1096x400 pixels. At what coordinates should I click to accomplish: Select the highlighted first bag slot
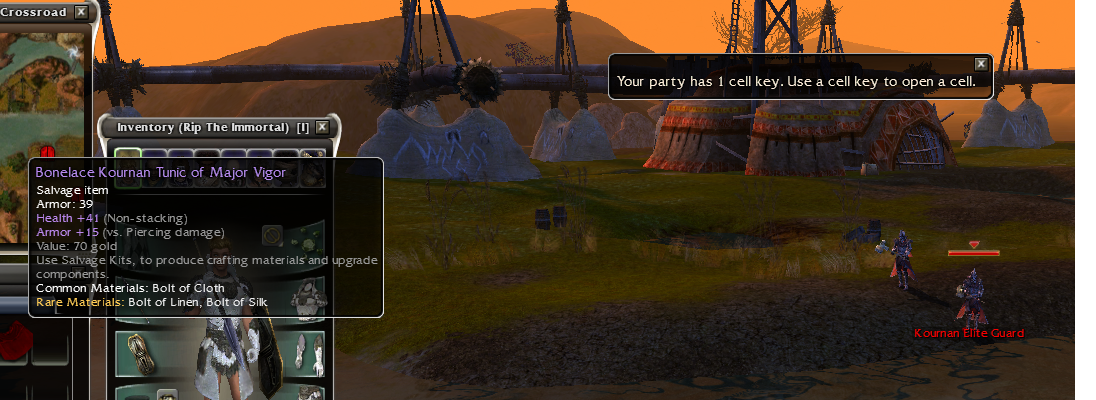tap(127, 157)
